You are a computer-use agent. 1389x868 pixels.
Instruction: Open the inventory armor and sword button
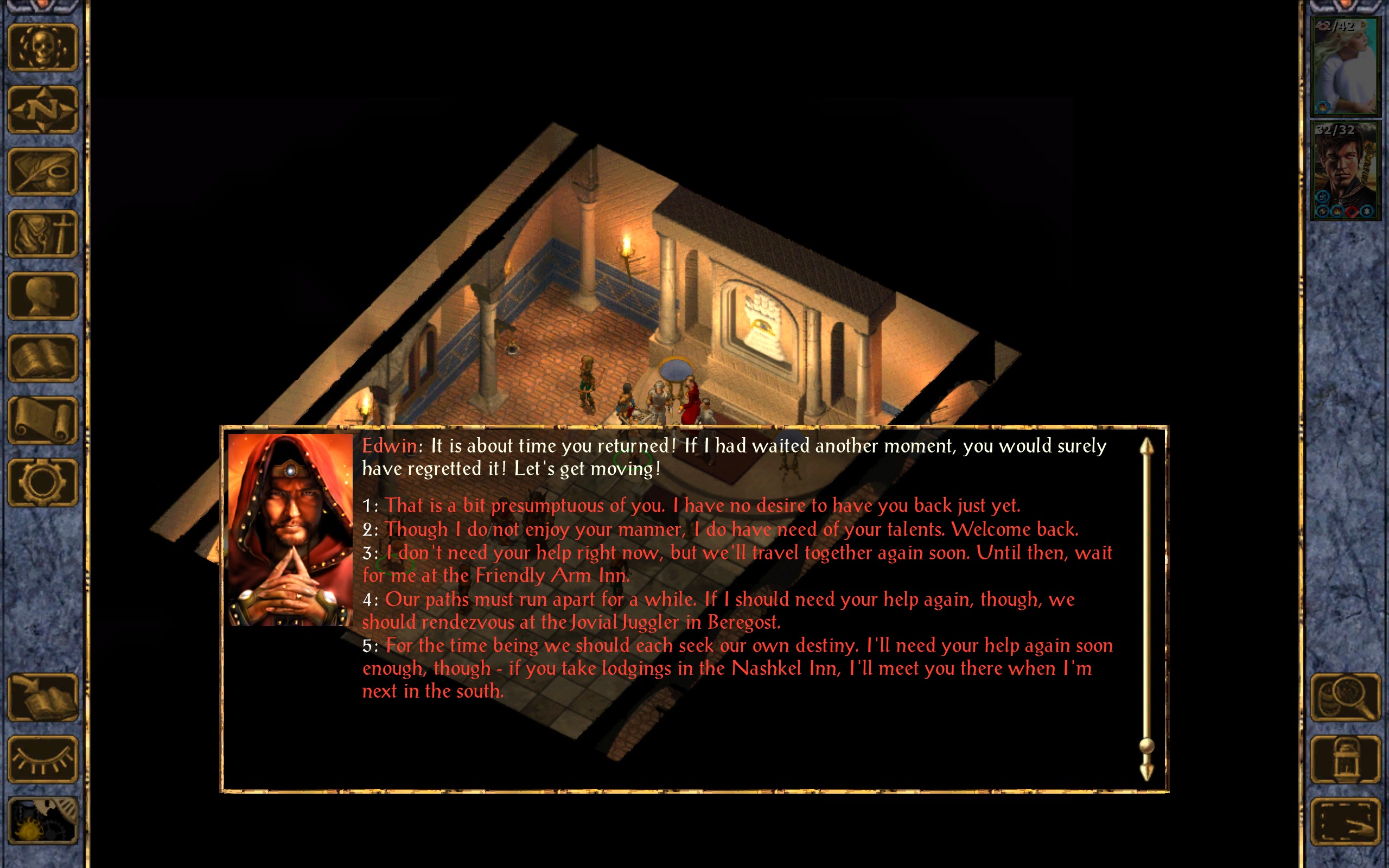[x=42, y=234]
